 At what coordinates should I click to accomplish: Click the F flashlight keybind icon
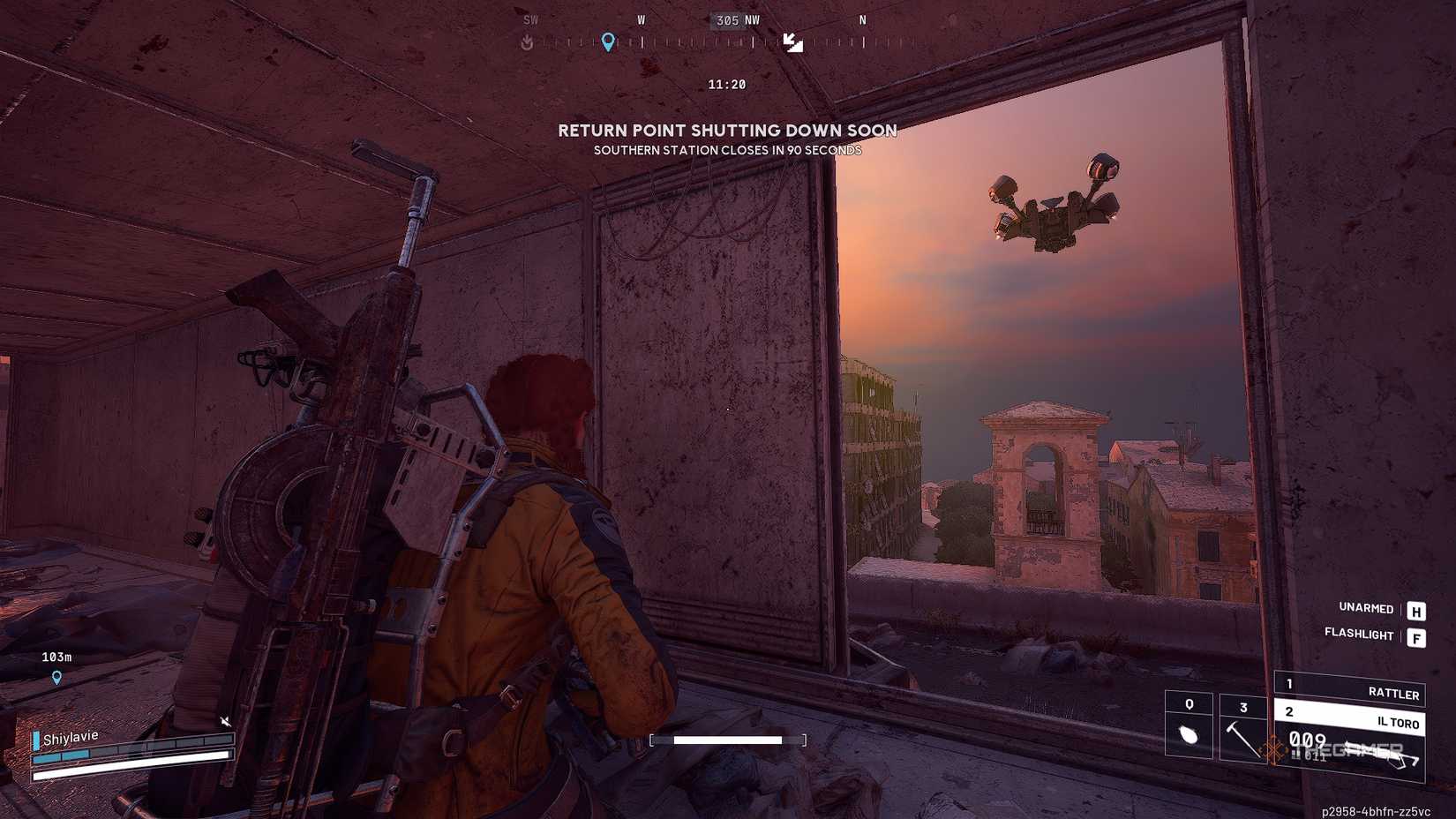pos(1417,636)
